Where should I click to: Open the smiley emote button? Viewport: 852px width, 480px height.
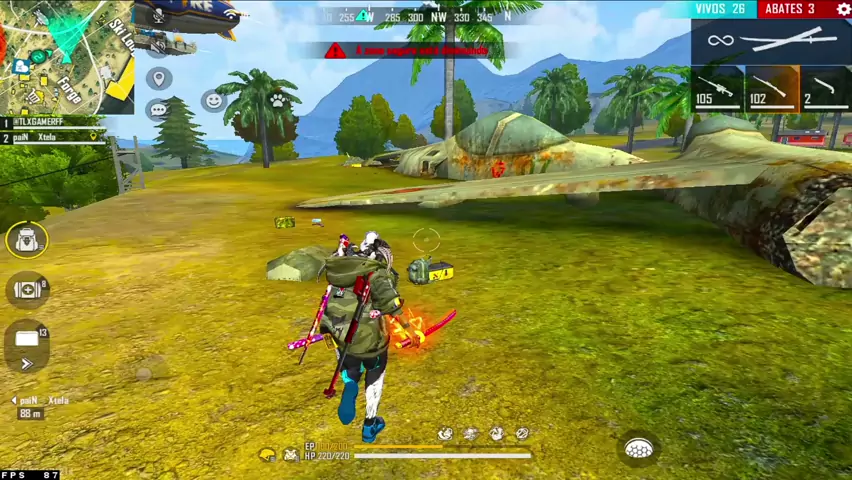click(212, 100)
